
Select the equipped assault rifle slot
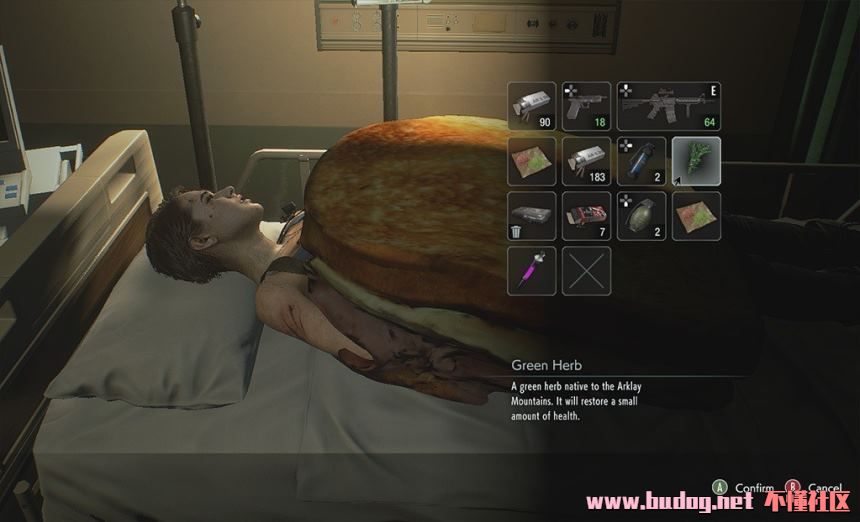[x=668, y=106]
